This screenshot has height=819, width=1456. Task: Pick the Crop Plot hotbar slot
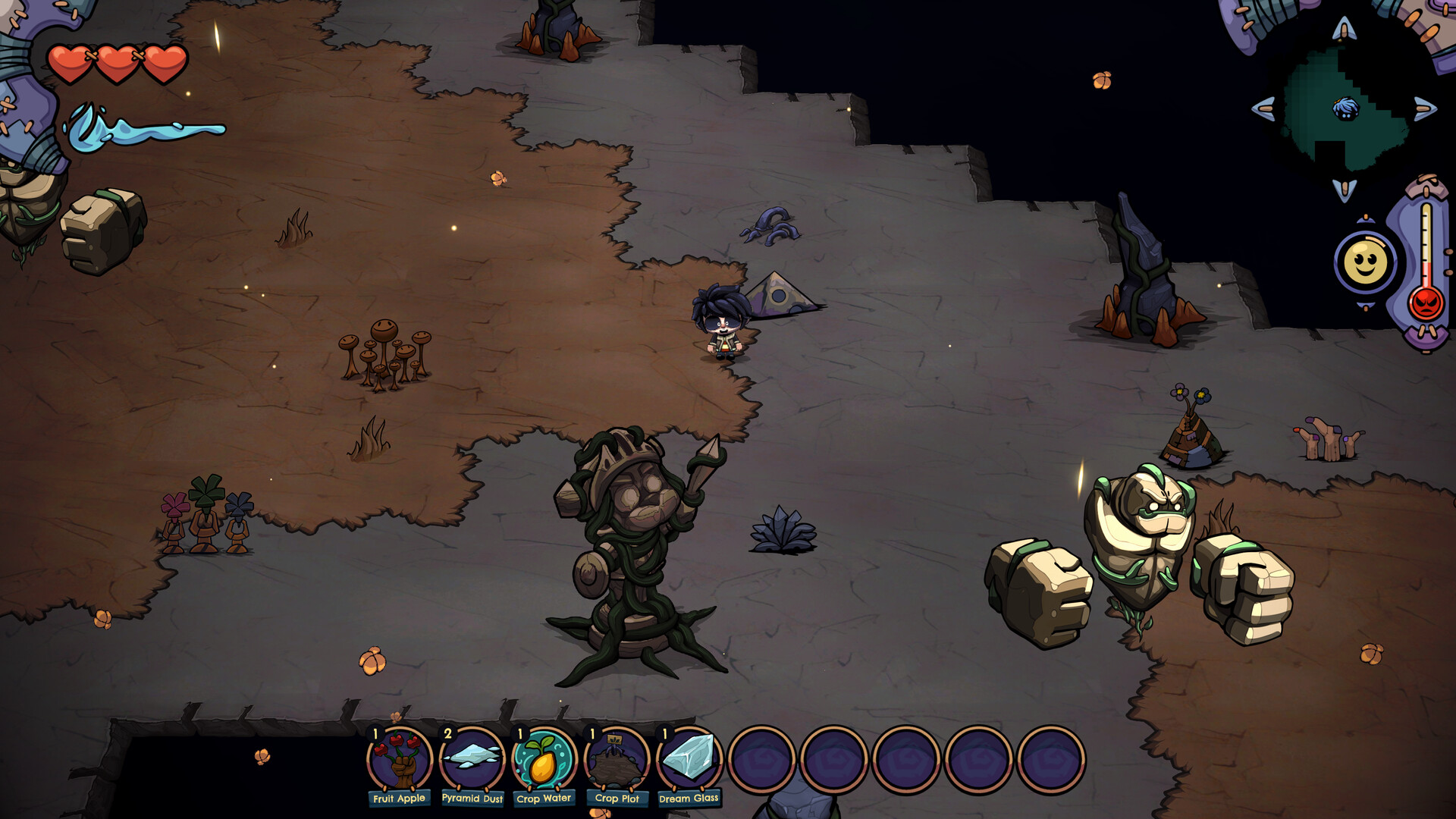coord(617,760)
